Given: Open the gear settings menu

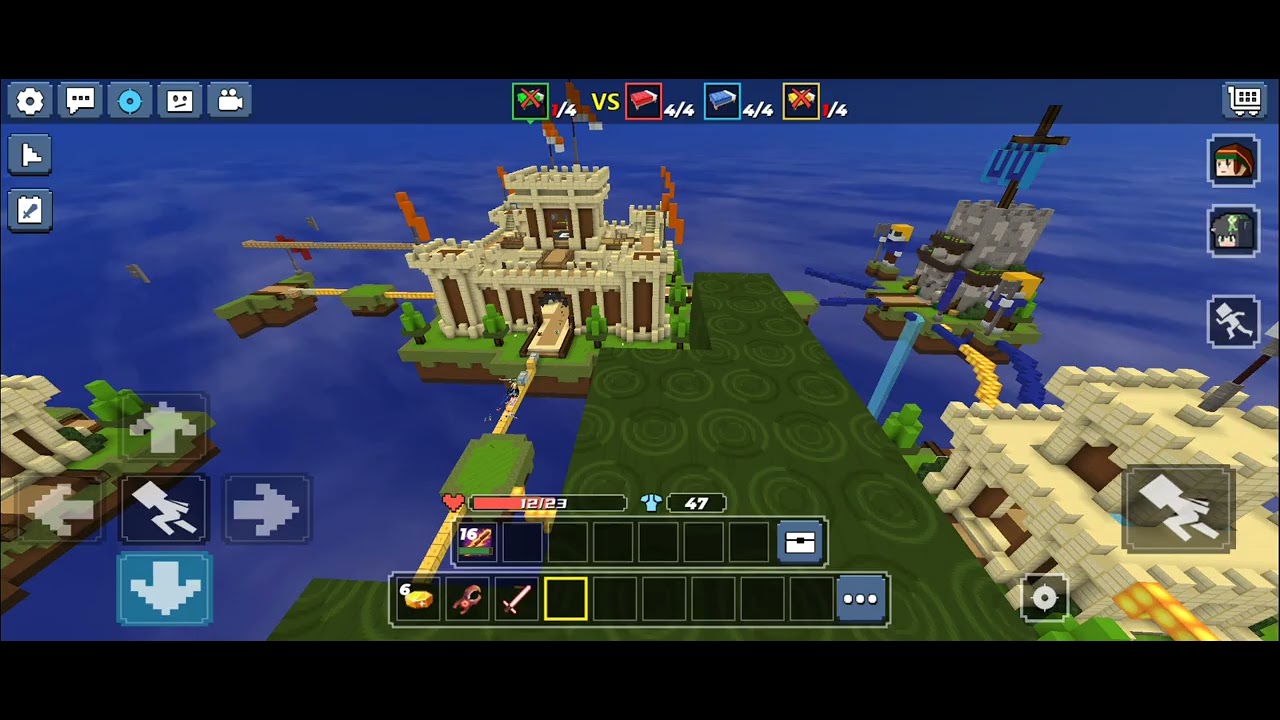Looking at the screenshot, I should pos(30,101).
